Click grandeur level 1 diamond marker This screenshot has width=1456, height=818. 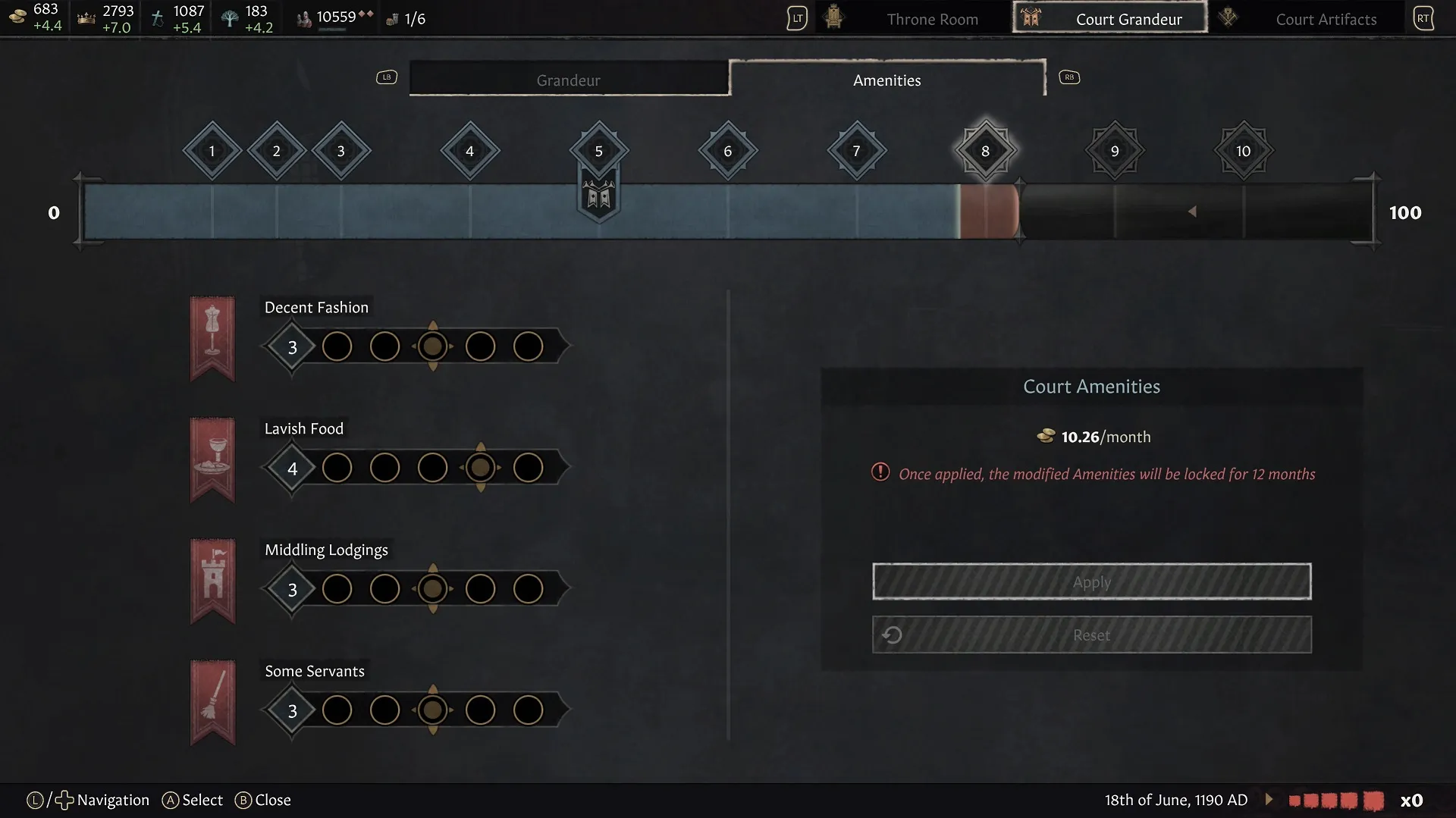coord(212,151)
